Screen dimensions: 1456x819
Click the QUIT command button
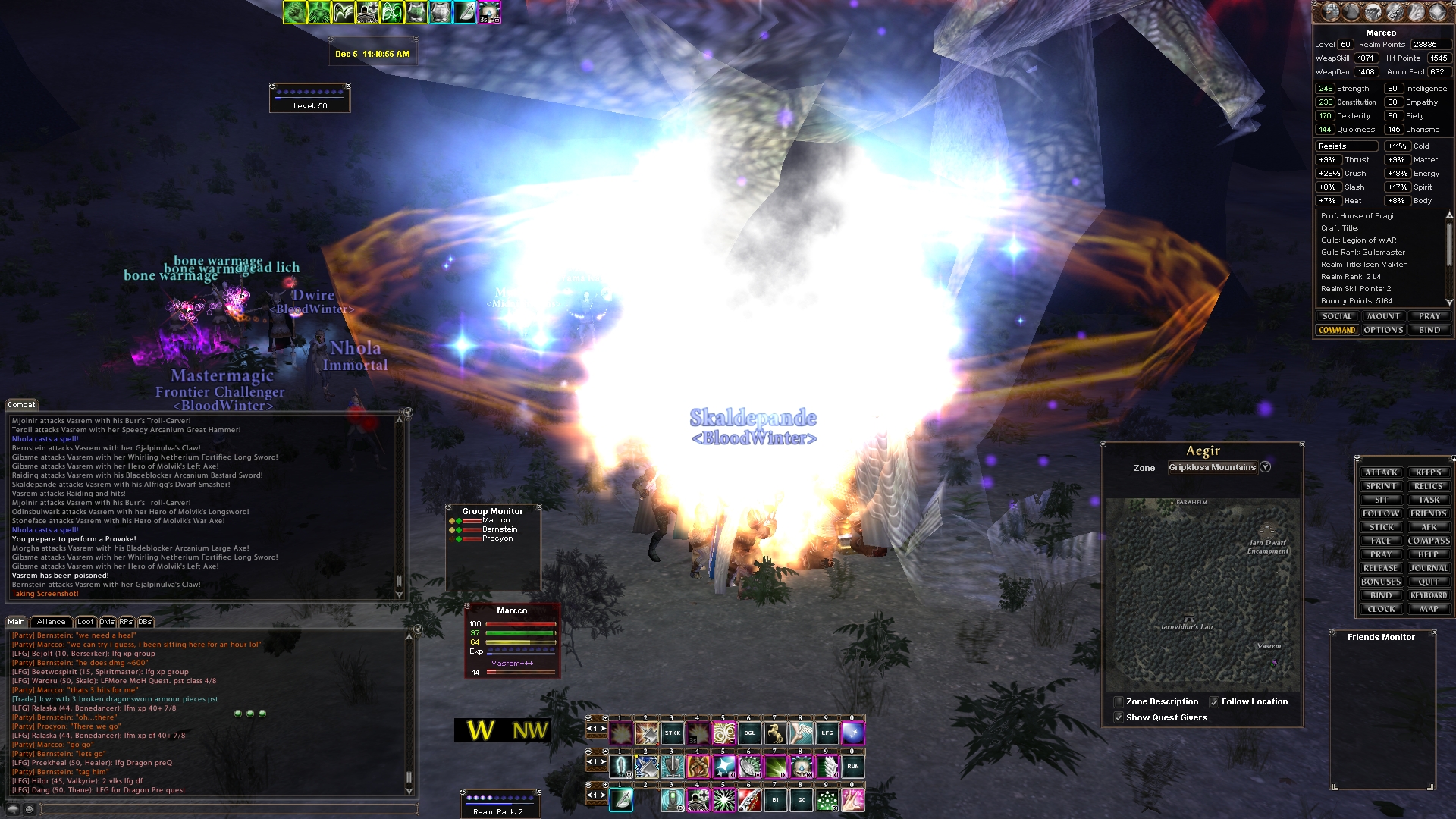coord(1429,582)
